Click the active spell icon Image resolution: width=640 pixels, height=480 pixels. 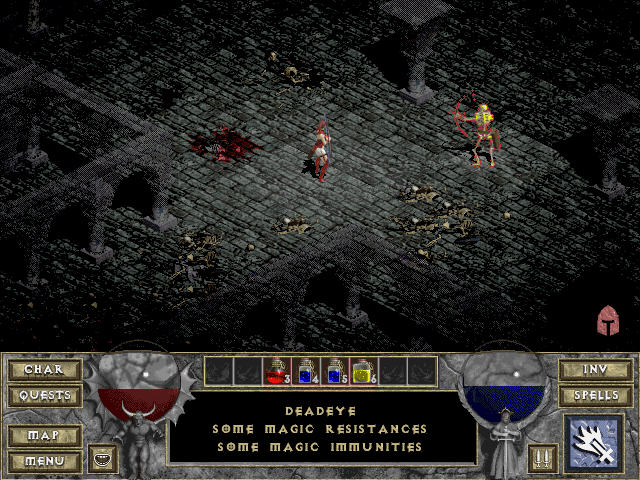594,444
